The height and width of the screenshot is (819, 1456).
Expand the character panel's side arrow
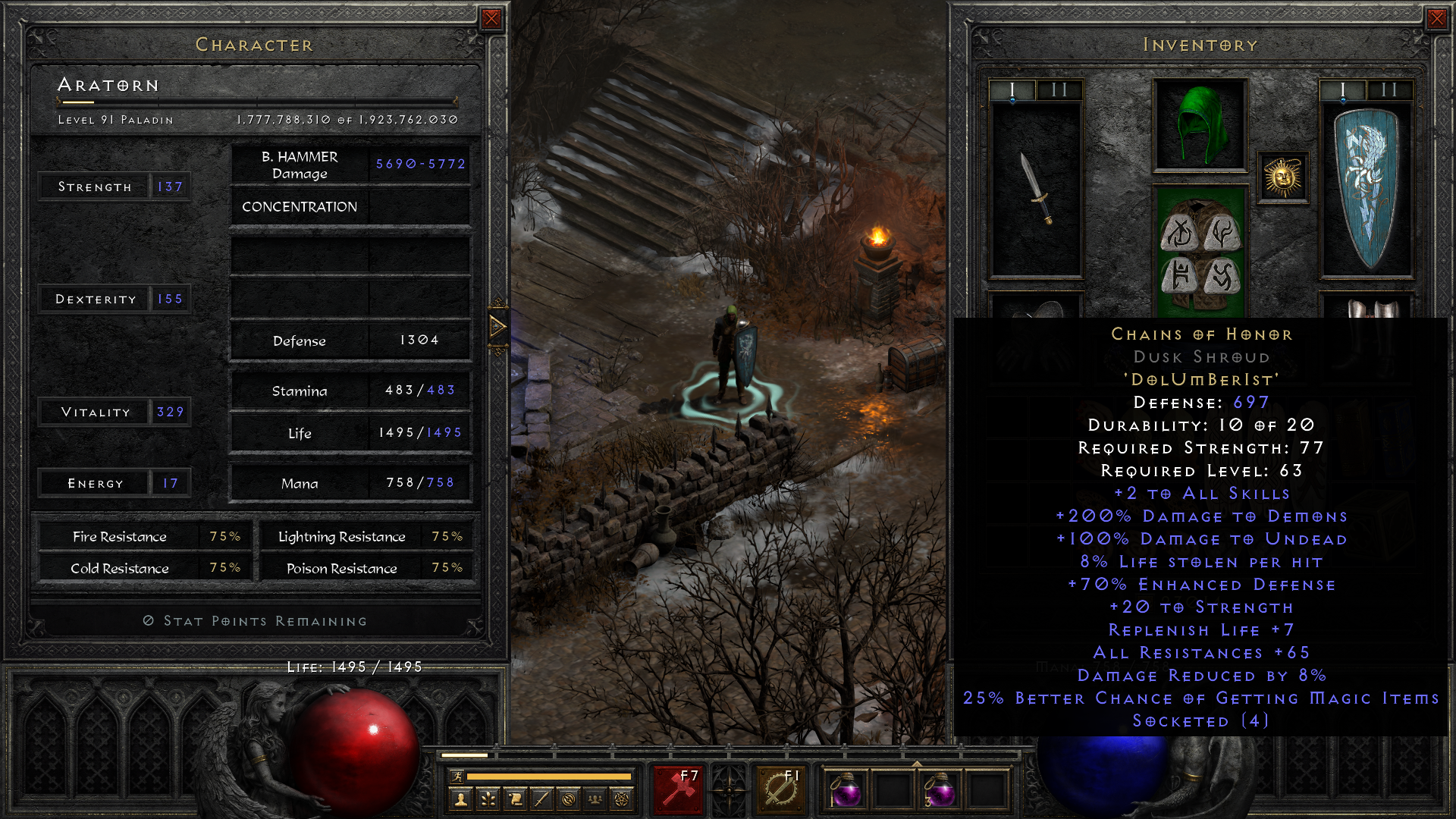(497, 327)
